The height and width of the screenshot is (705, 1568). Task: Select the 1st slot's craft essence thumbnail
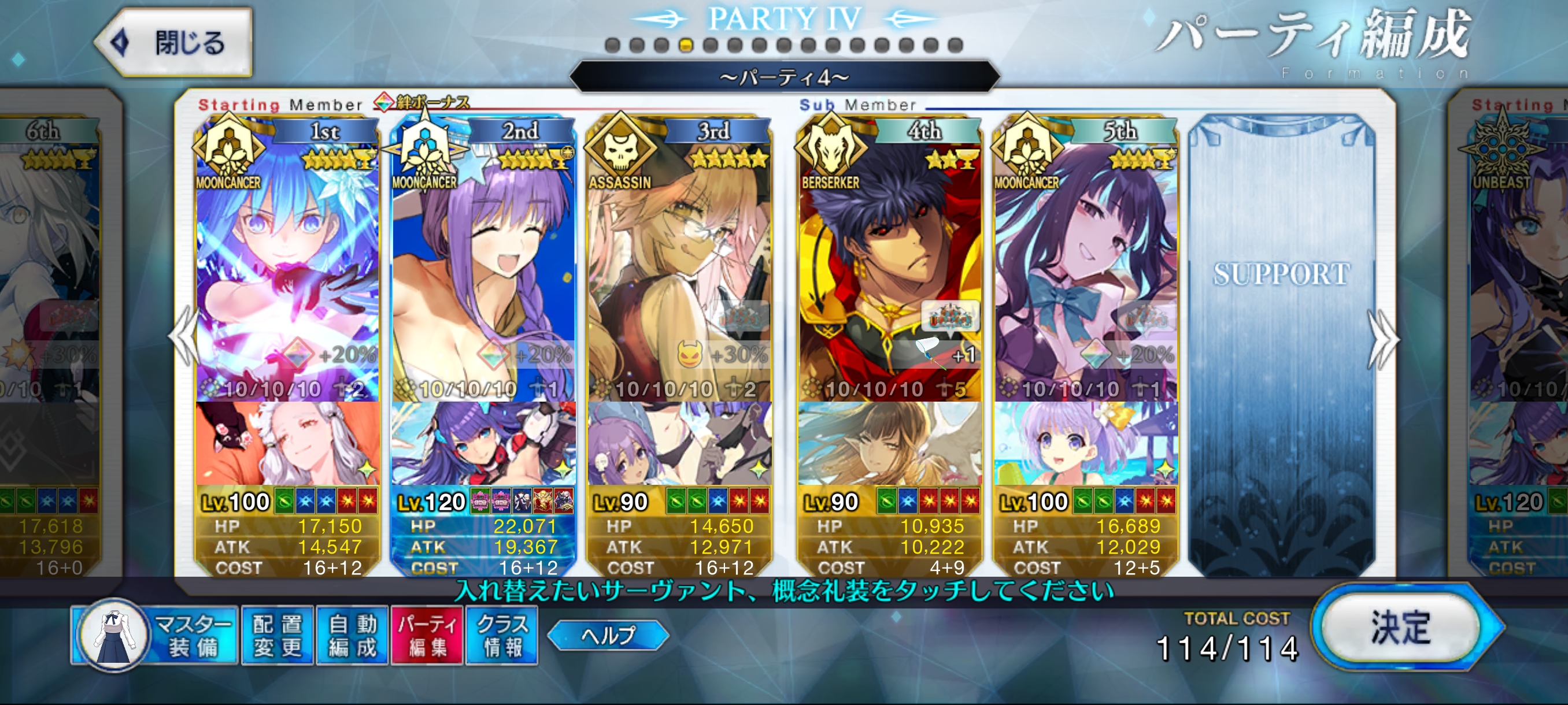pos(287,443)
